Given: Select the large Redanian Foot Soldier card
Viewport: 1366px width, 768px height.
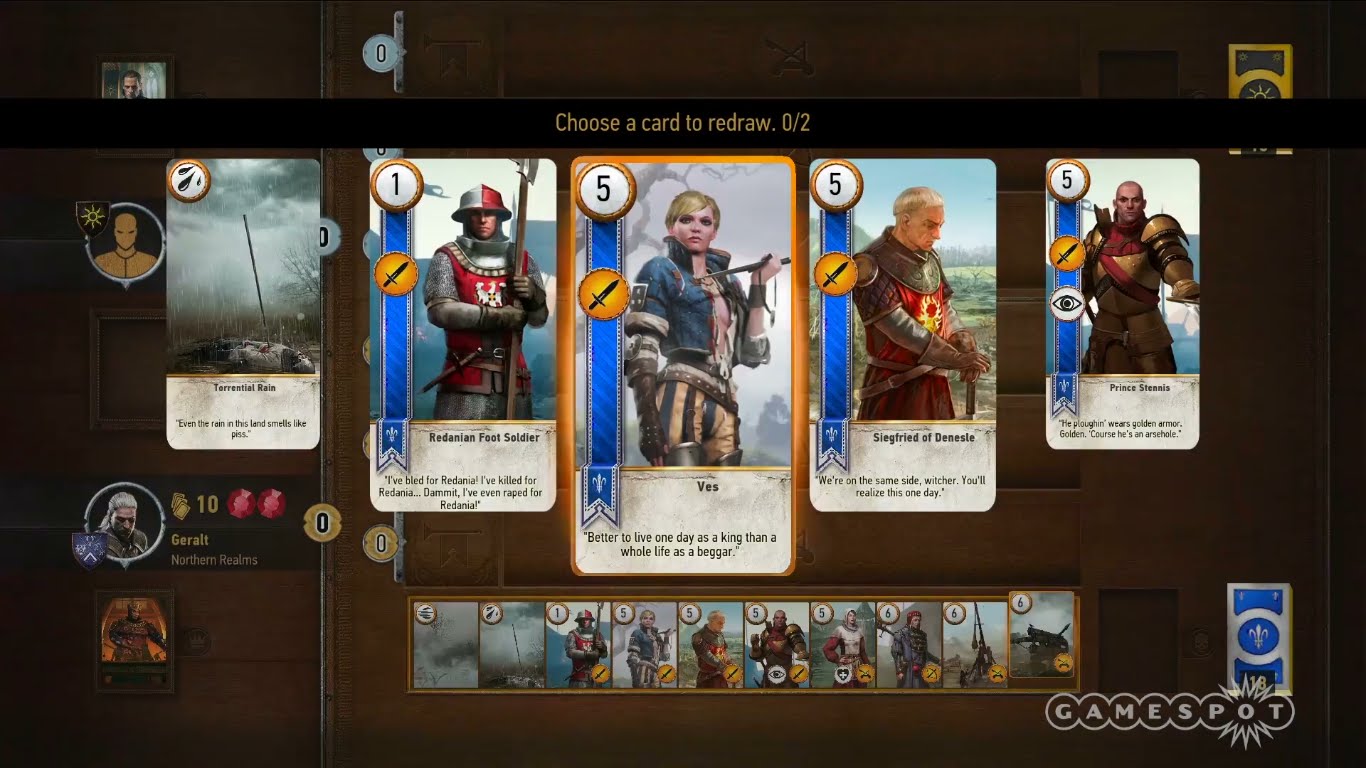Looking at the screenshot, I should pos(463,335).
